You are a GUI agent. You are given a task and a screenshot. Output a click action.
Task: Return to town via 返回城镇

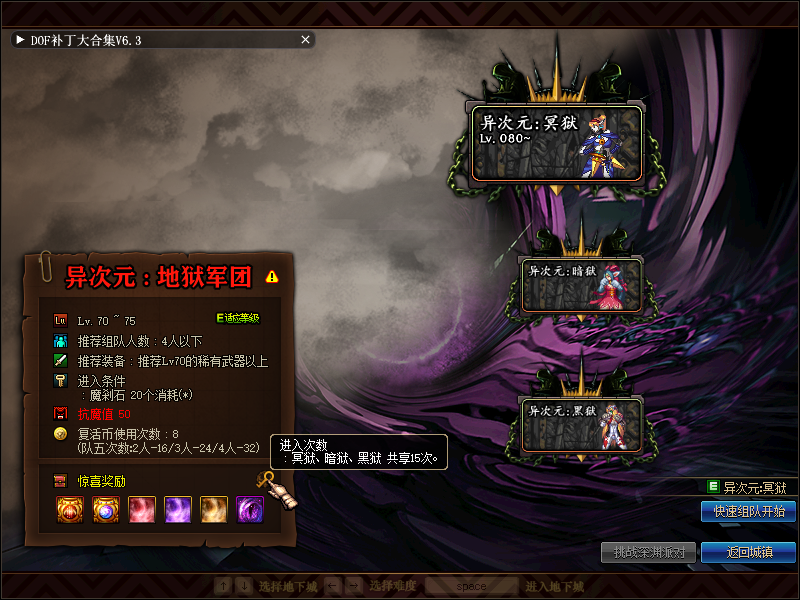coord(748,552)
